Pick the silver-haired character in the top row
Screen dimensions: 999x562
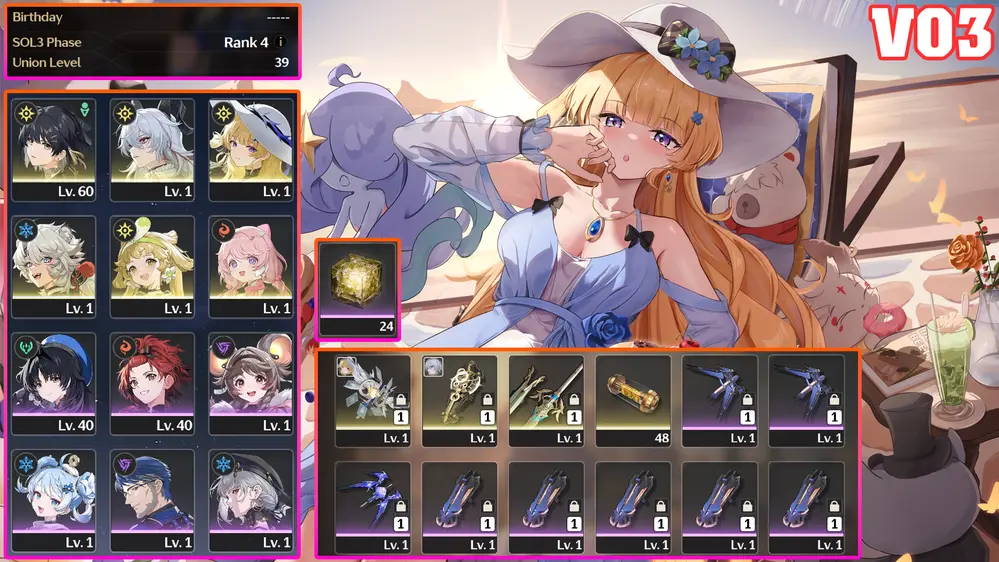coord(151,148)
